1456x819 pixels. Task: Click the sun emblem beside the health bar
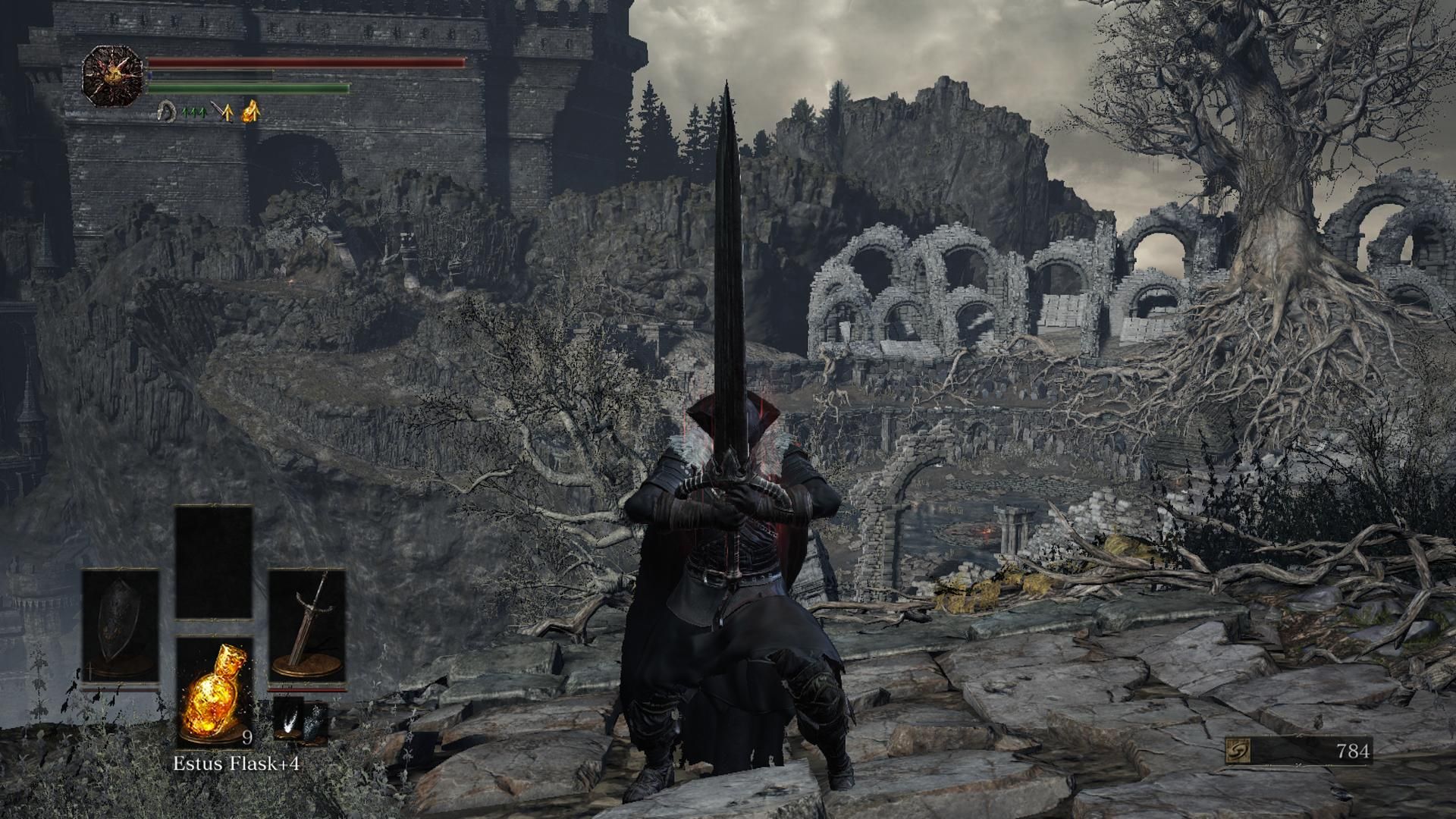(x=113, y=75)
